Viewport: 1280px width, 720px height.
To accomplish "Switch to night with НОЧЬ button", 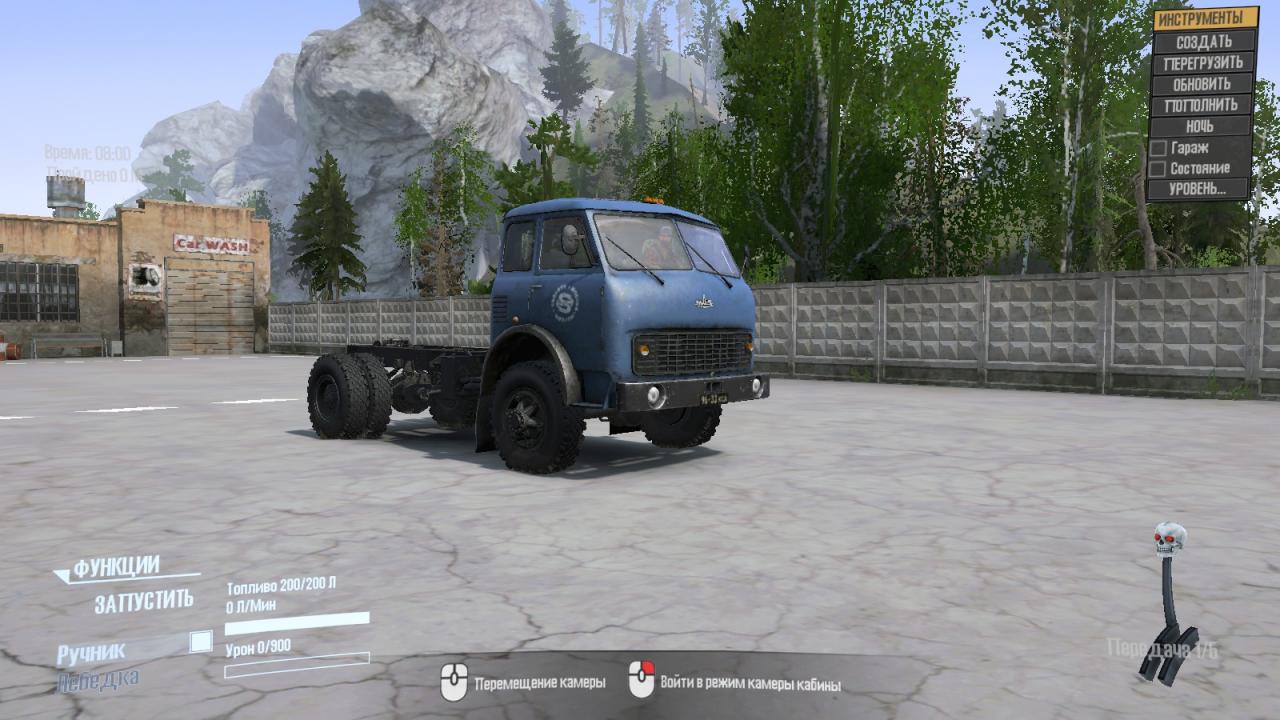I will pyautogui.click(x=1201, y=126).
